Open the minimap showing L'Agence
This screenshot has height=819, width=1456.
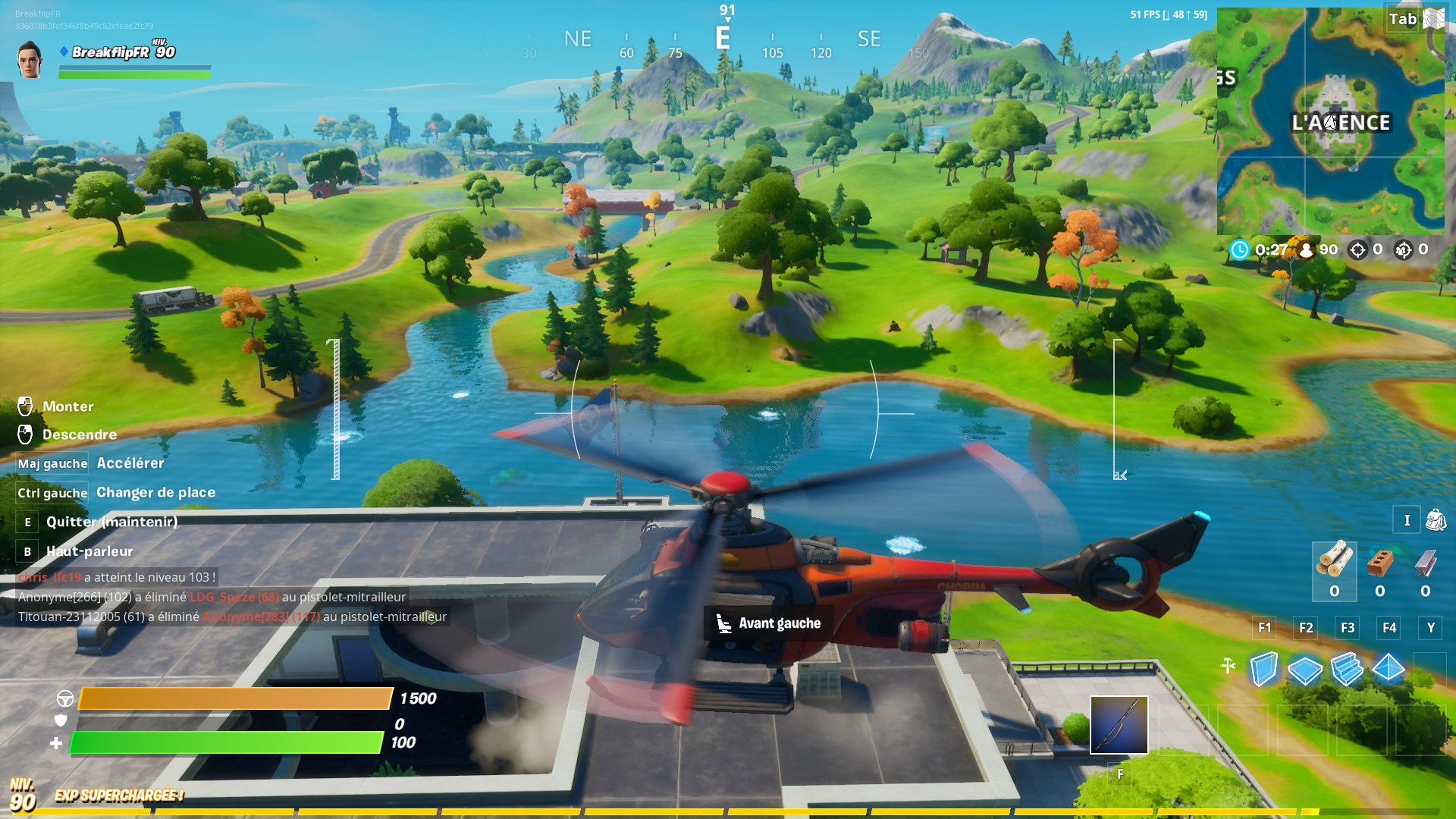1331,121
